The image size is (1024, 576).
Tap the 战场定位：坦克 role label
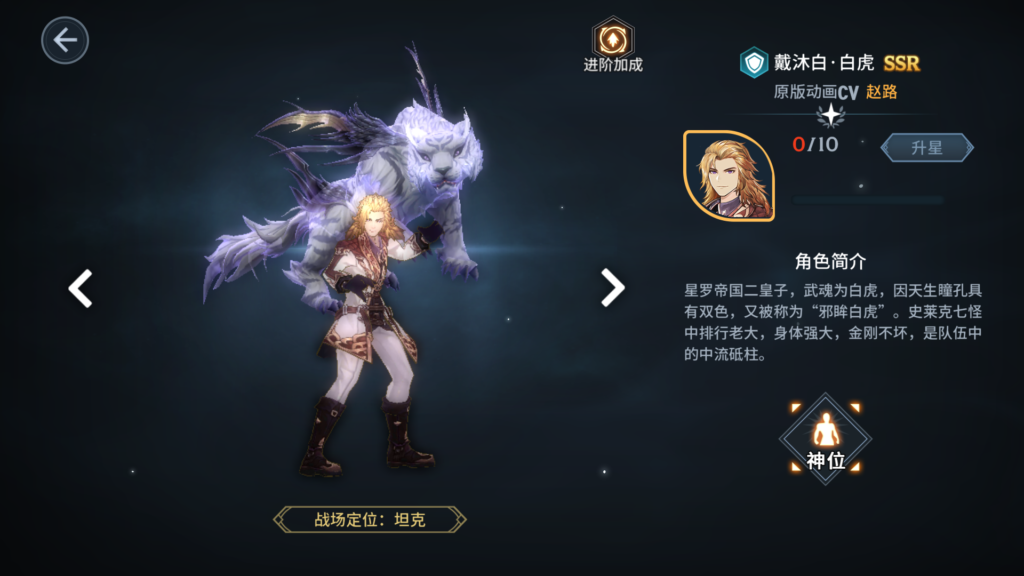[370, 519]
